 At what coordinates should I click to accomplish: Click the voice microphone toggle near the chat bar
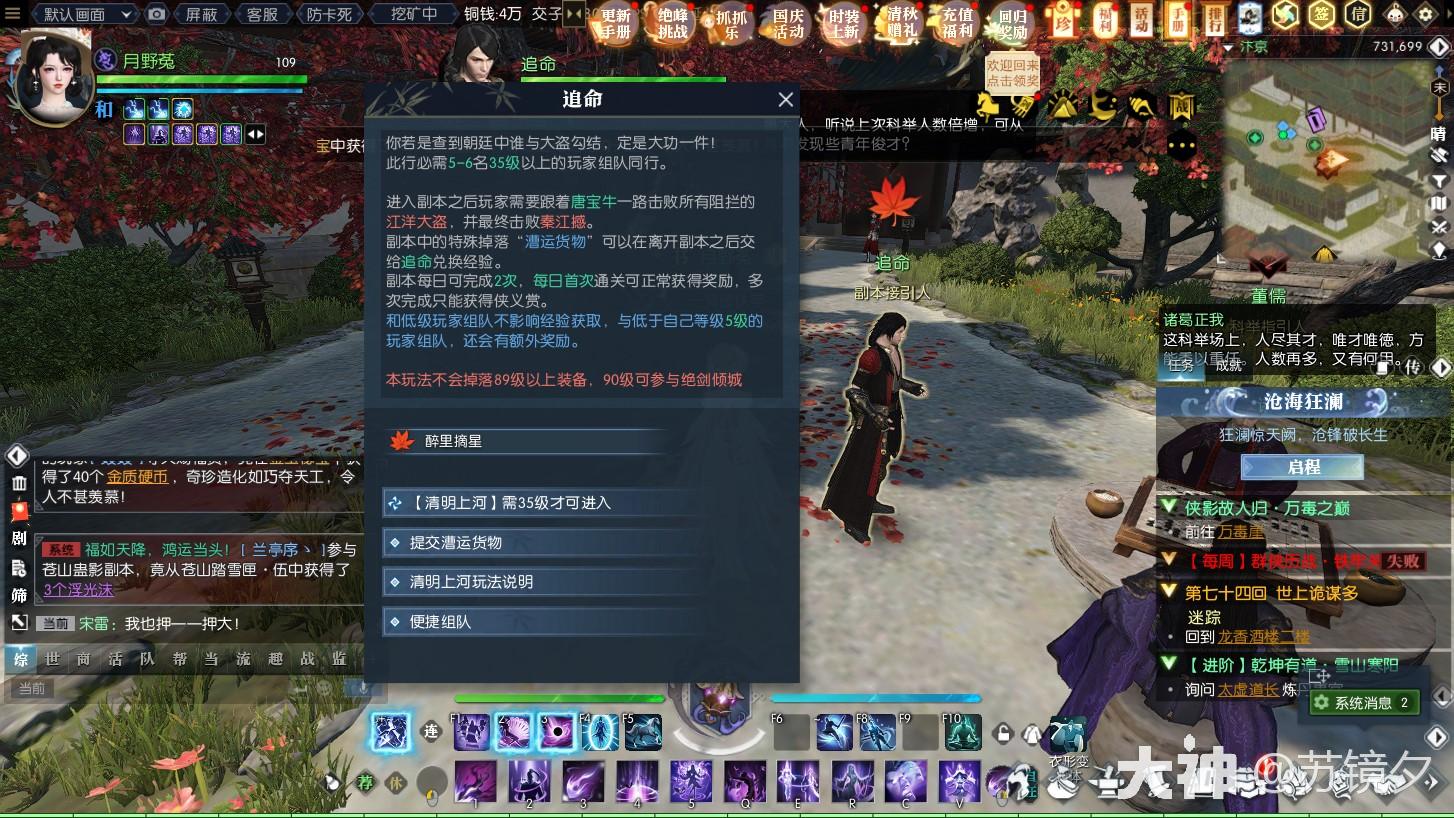click(362, 687)
